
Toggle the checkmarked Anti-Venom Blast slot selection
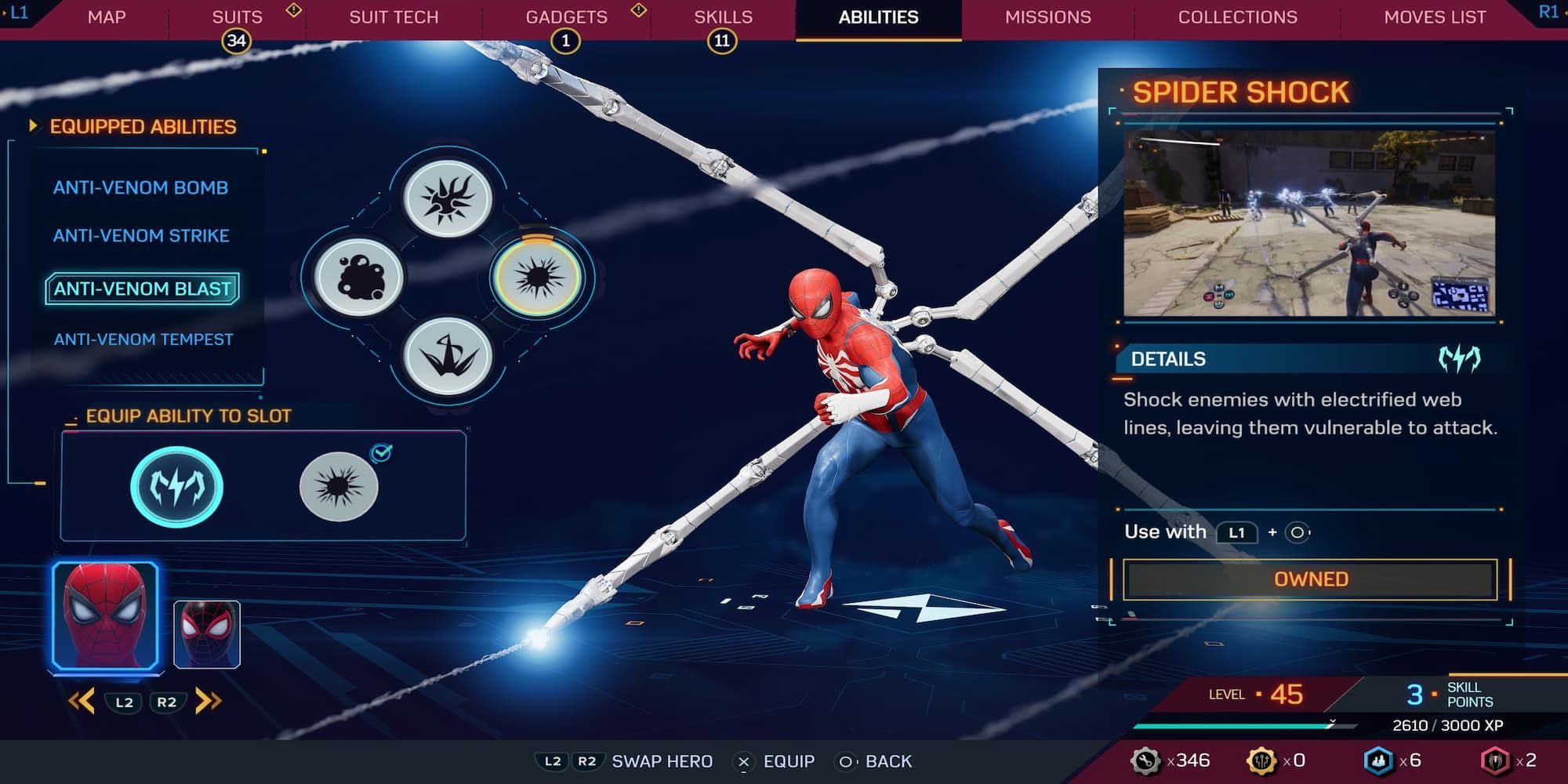[x=339, y=486]
